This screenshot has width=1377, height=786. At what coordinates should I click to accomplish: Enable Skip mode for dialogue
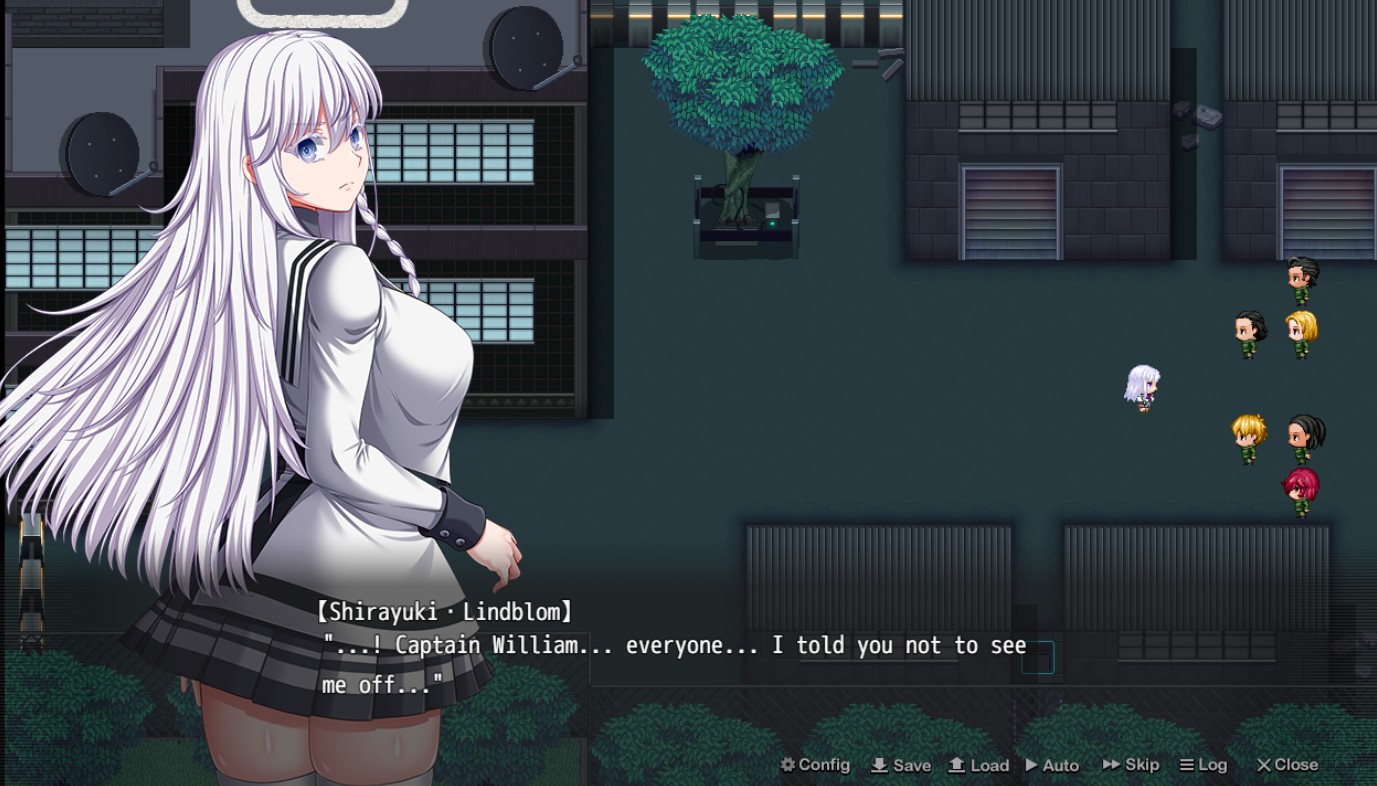1131,765
